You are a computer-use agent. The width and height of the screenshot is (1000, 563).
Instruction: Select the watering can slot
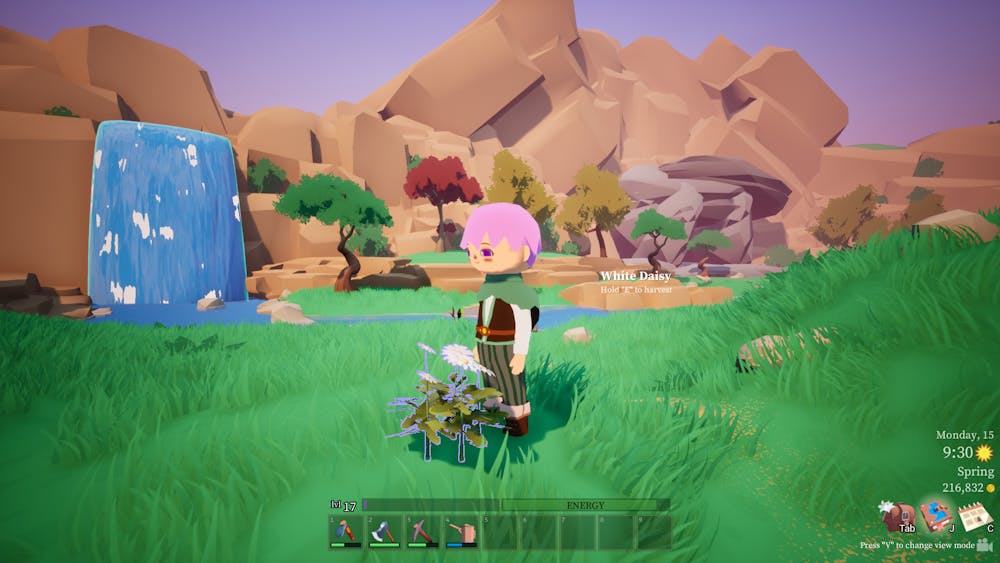tap(461, 532)
